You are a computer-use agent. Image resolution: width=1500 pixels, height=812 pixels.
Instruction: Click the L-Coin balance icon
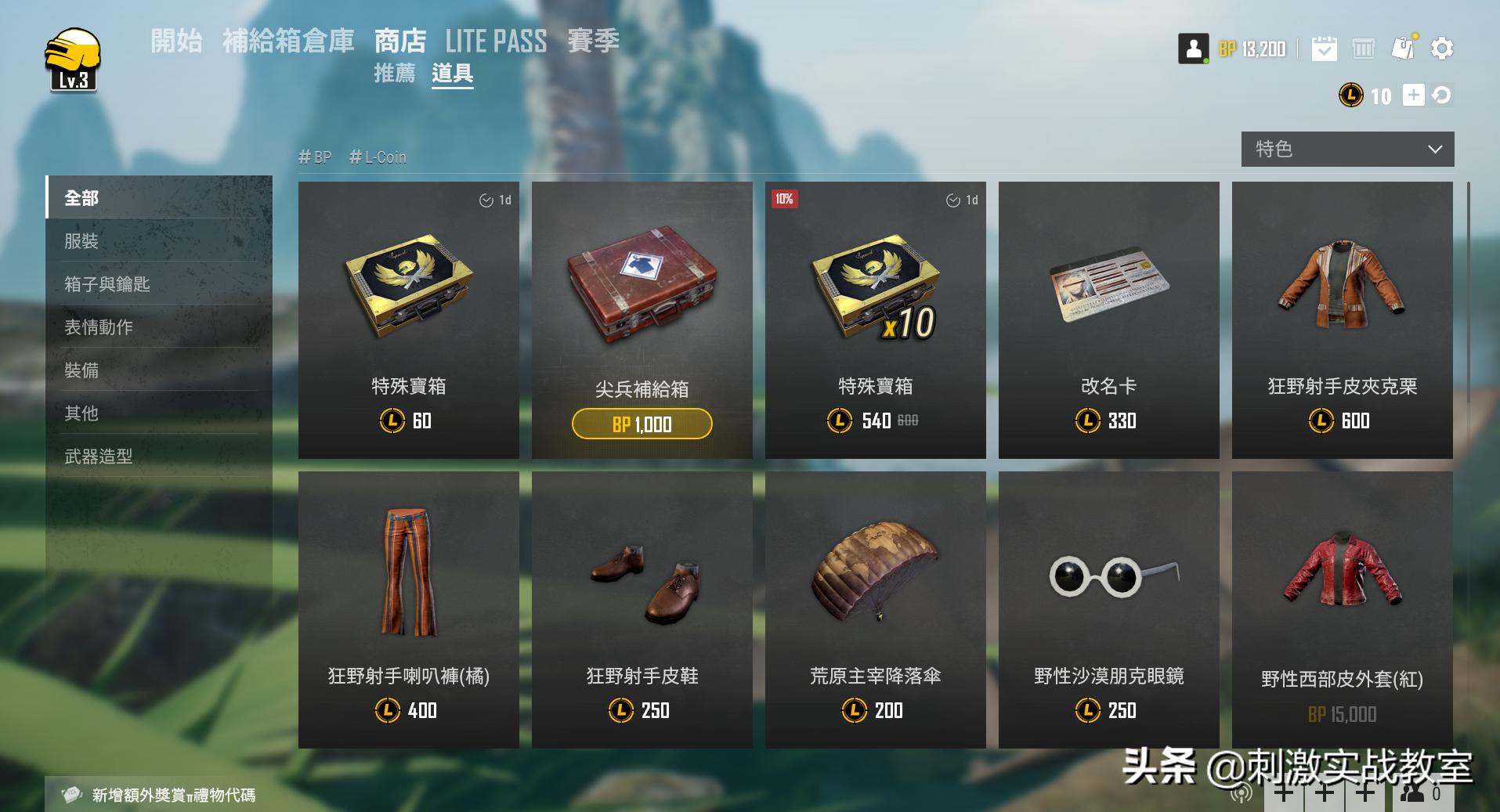1349,96
